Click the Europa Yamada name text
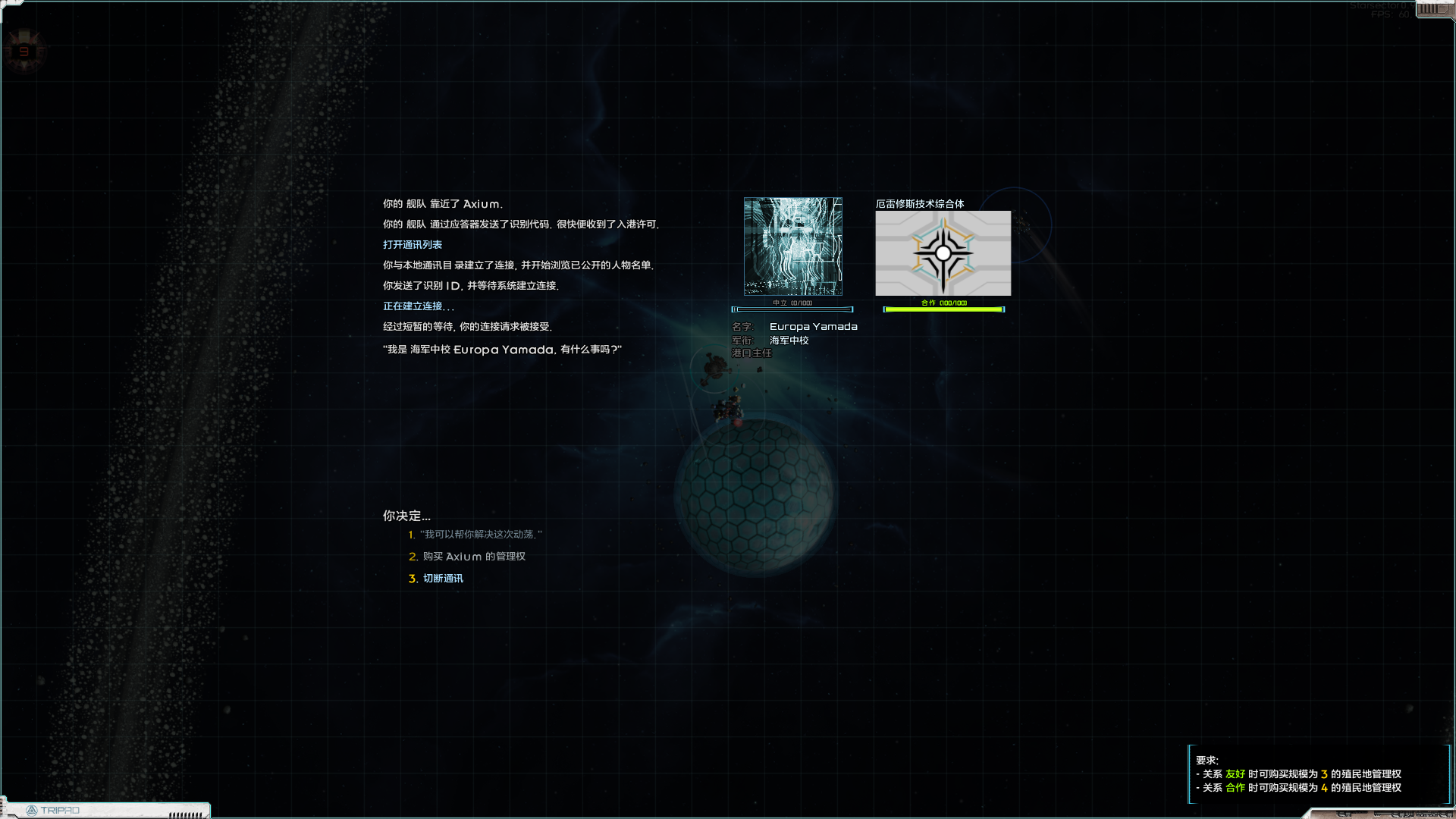Screen dimensions: 1456x819 (x=812, y=326)
